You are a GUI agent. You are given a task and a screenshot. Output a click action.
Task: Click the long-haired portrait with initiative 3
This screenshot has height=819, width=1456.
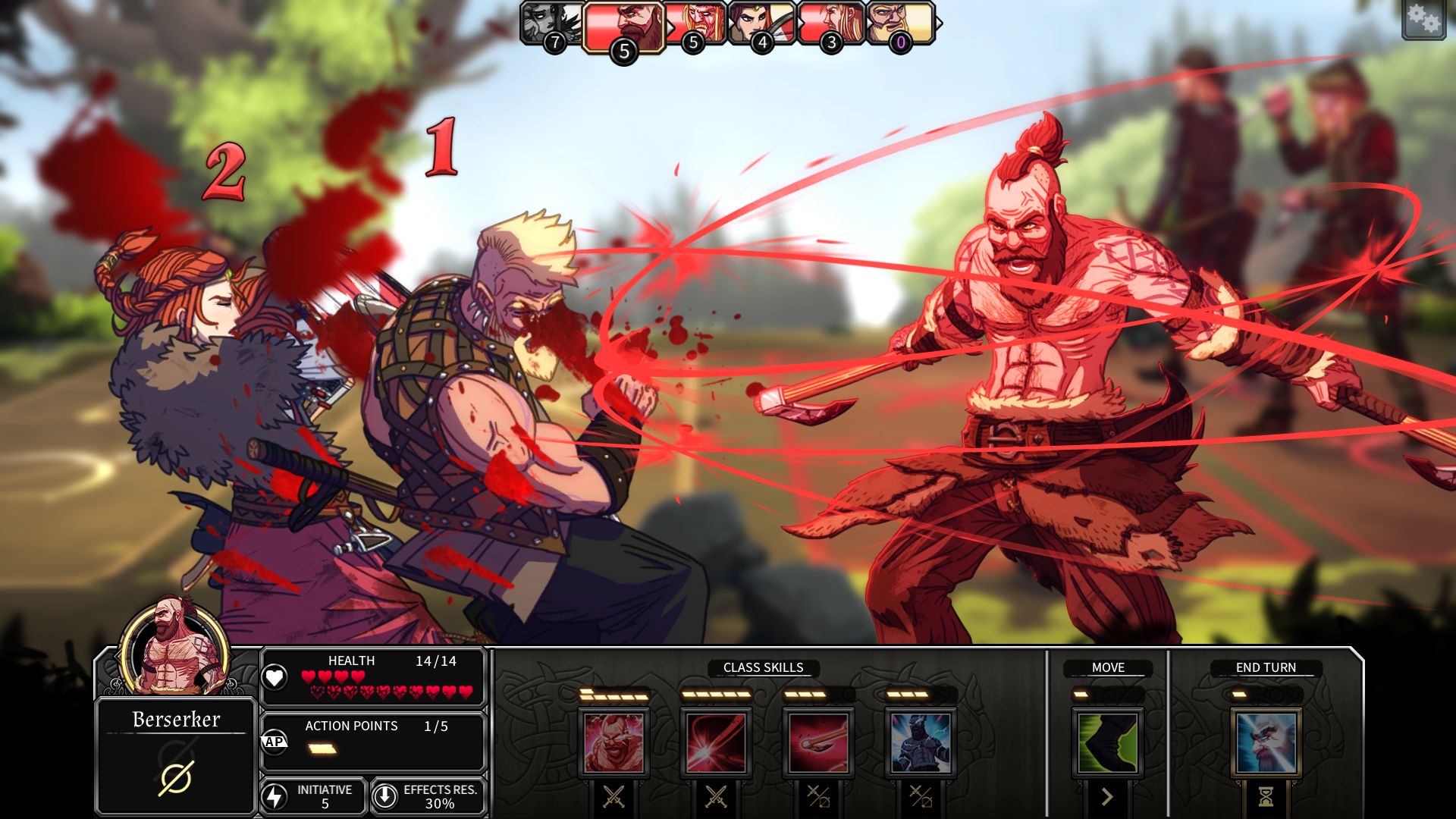pos(830,23)
